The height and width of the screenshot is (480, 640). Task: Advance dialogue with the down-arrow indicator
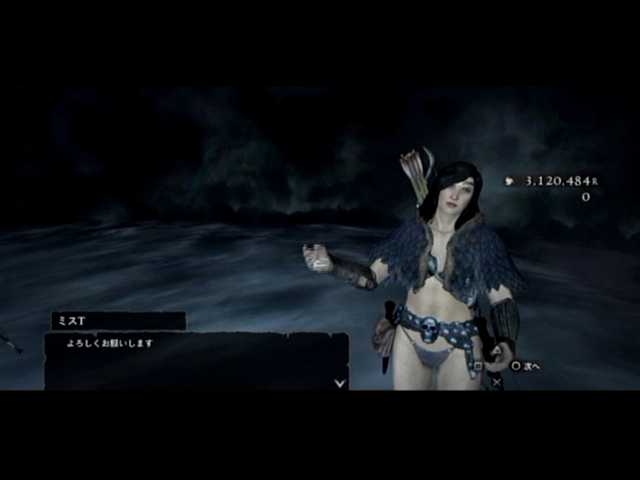click(x=340, y=381)
